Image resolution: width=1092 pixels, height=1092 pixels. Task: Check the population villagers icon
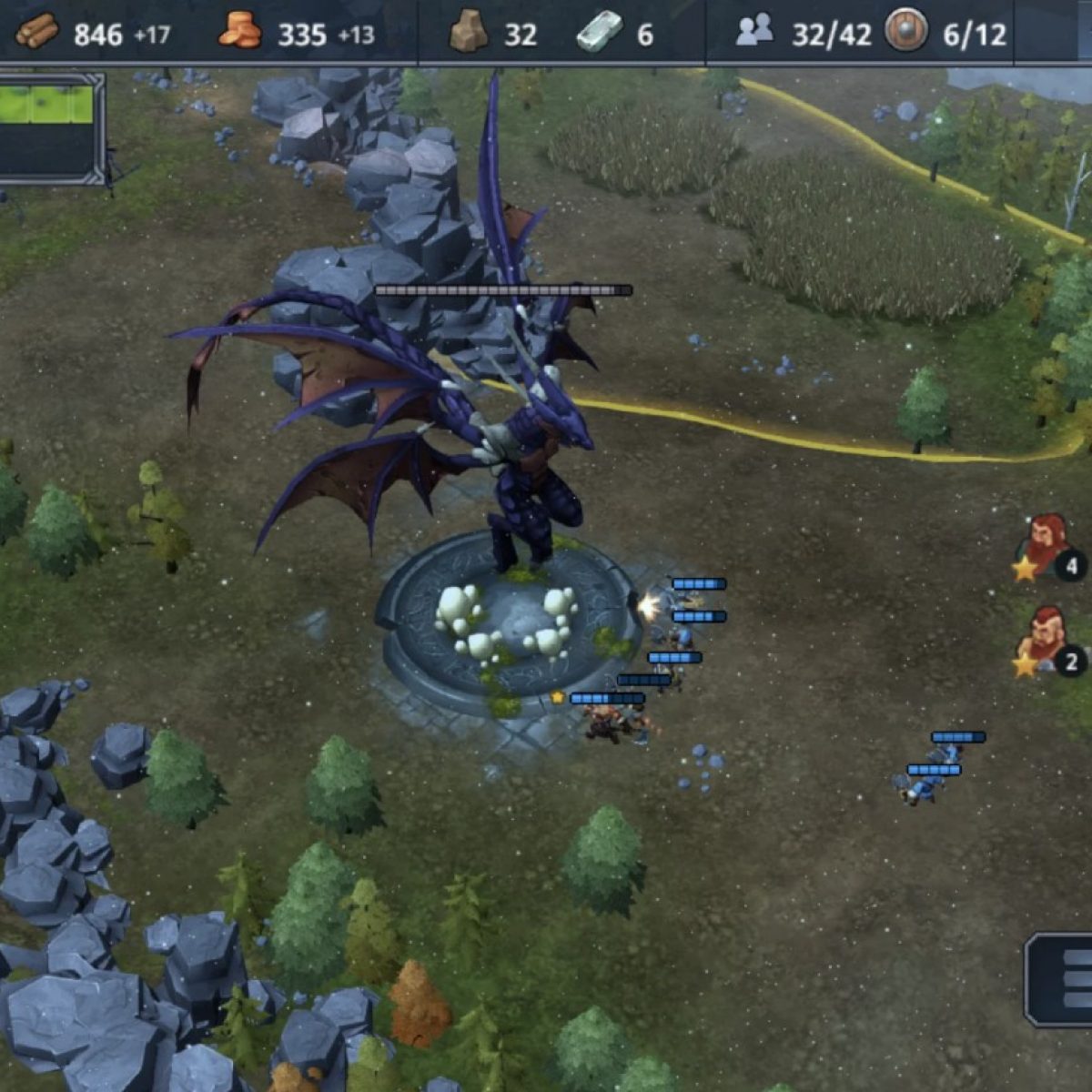coord(754,34)
